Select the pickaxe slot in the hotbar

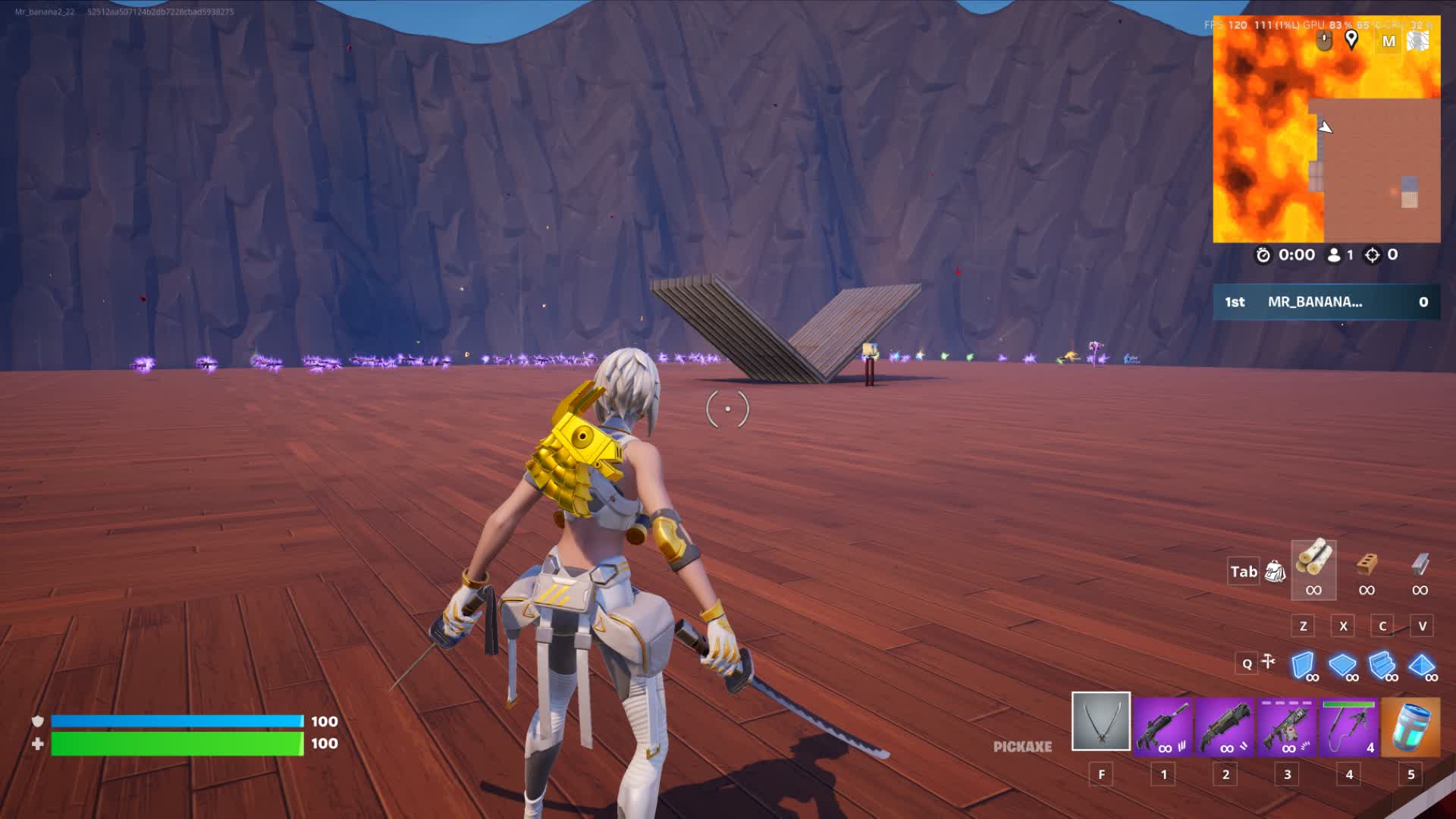pos(1100,721)
